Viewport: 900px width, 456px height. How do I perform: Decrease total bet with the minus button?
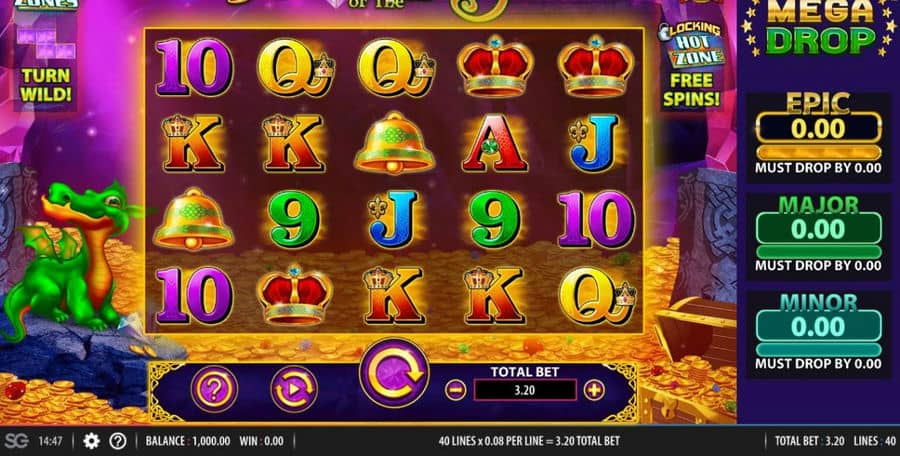(456, 390)
